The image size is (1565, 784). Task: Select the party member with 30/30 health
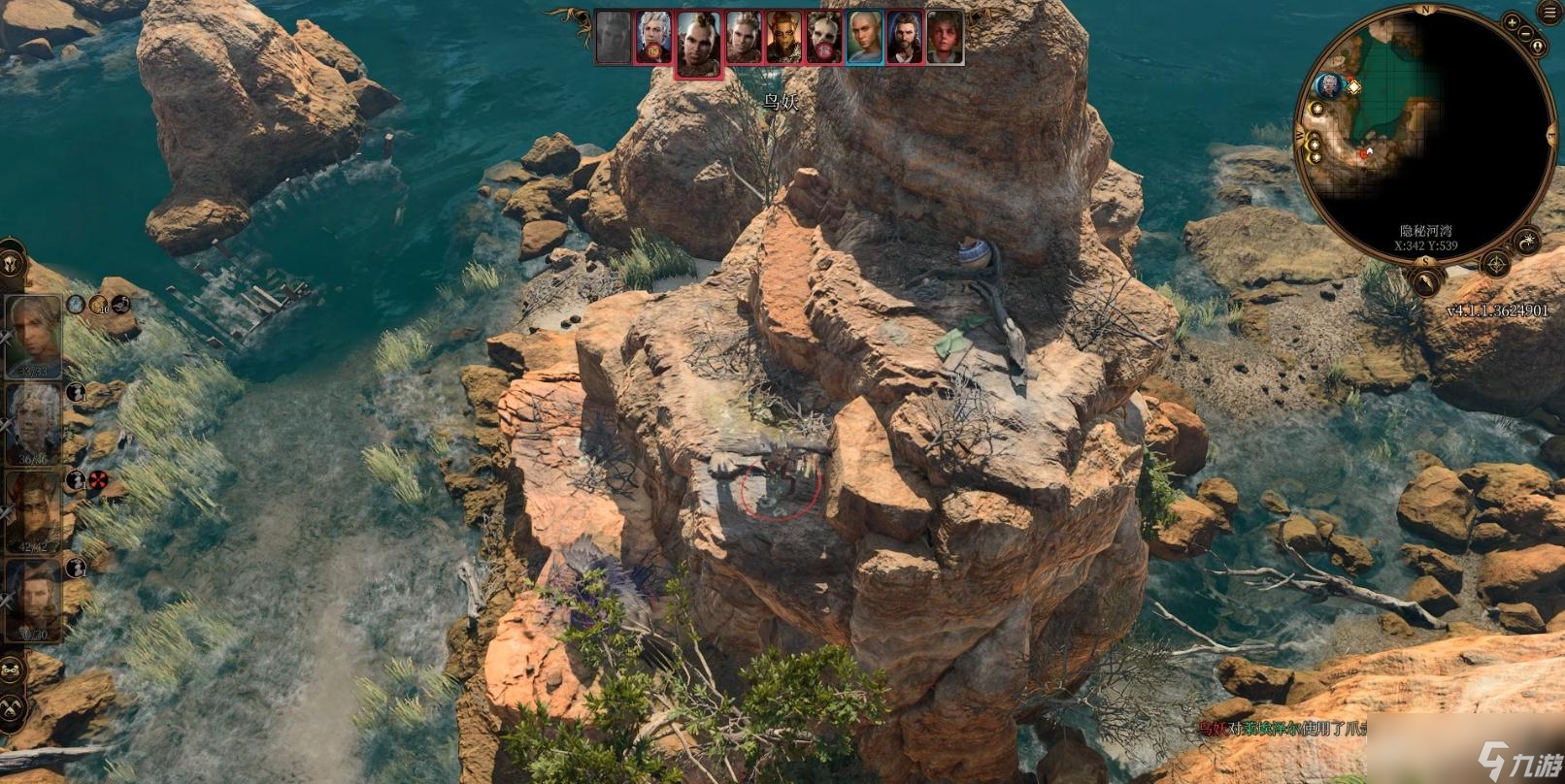click(33, 599)
